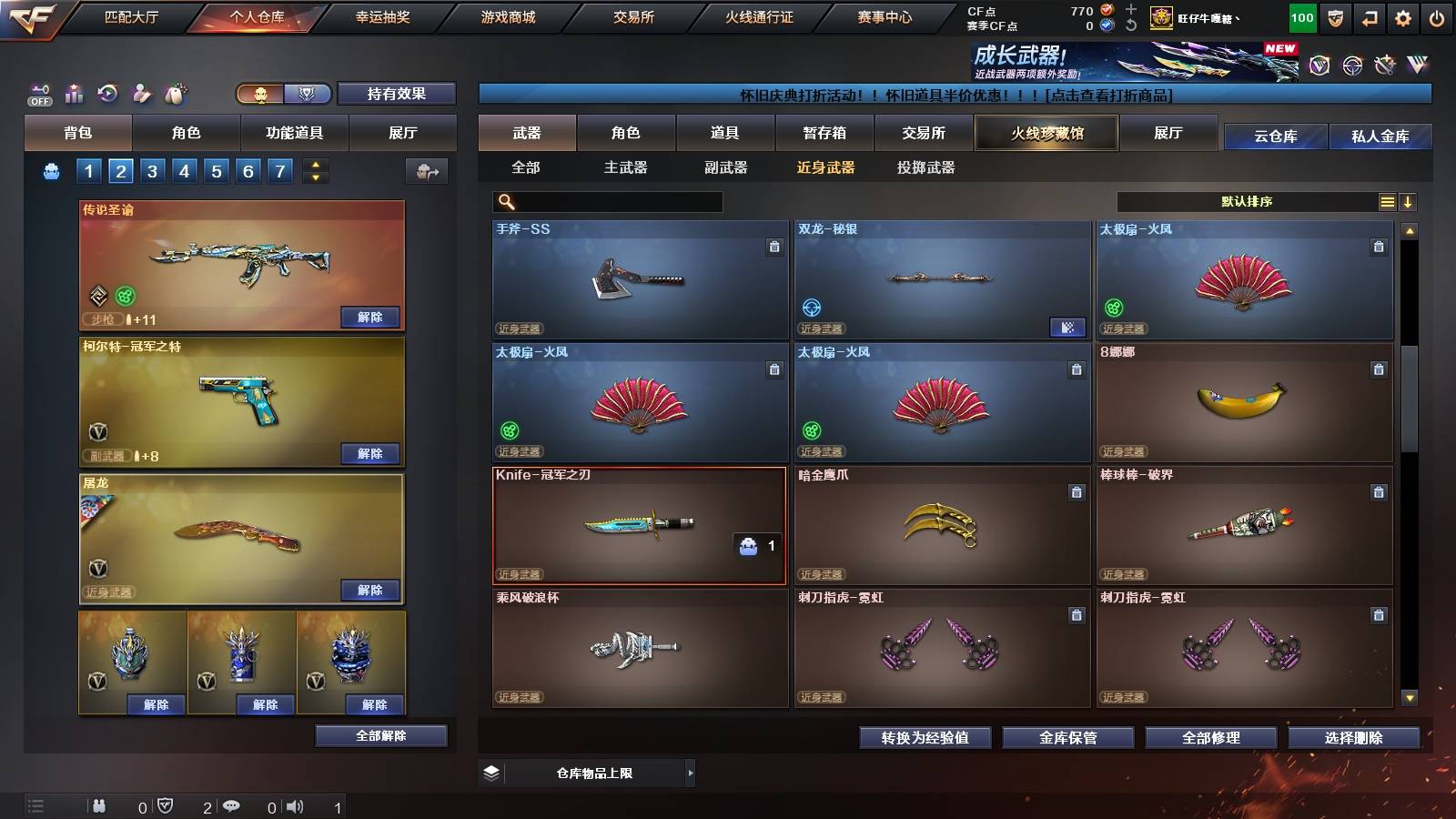Image resolution: width=1456 pixels, height=819 pixels.
Task: Click the bar-chart statistics icon in left toolbar
Action: (x=74, y=93)
